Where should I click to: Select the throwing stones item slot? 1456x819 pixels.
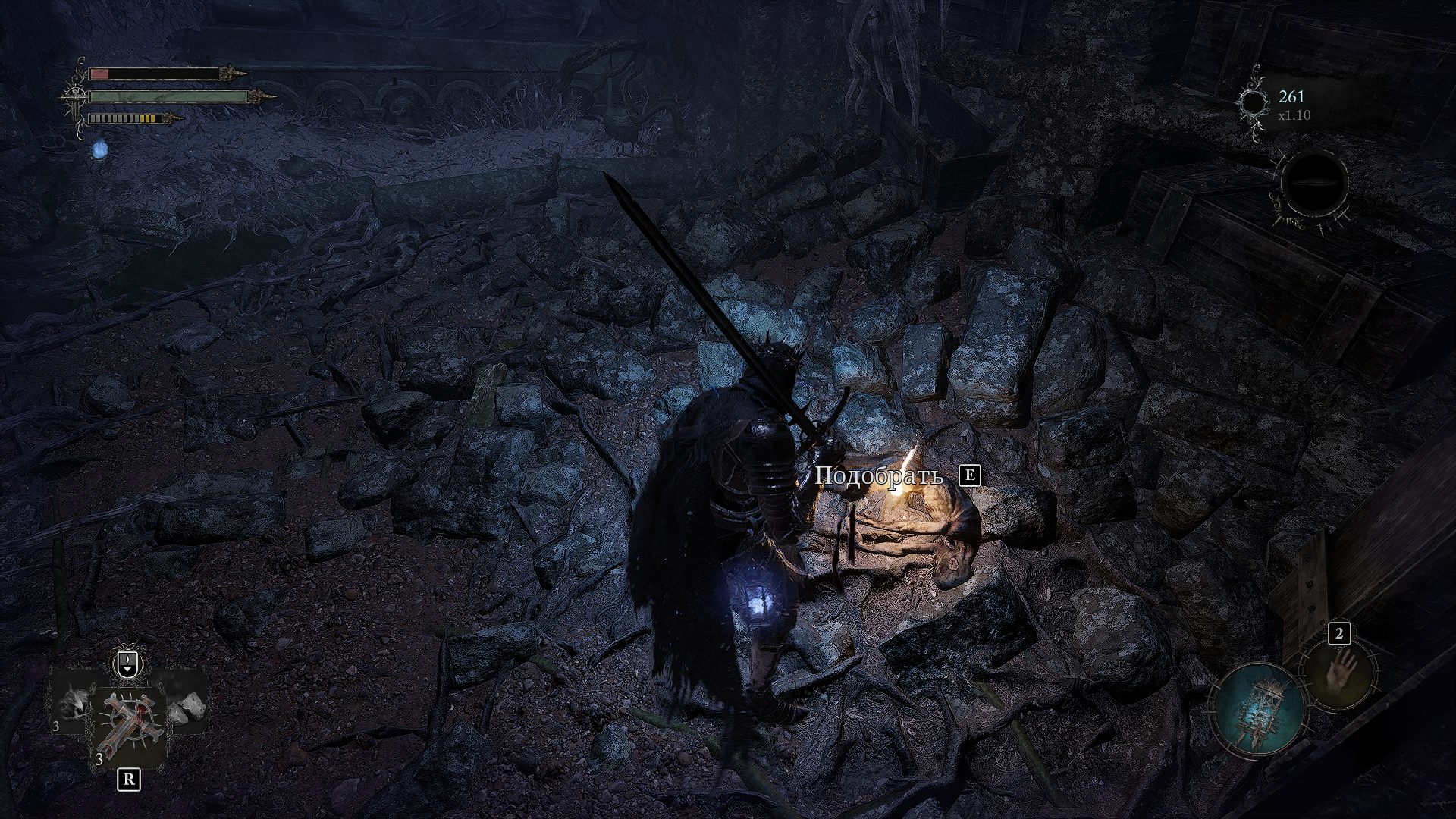tap(184, 708)
